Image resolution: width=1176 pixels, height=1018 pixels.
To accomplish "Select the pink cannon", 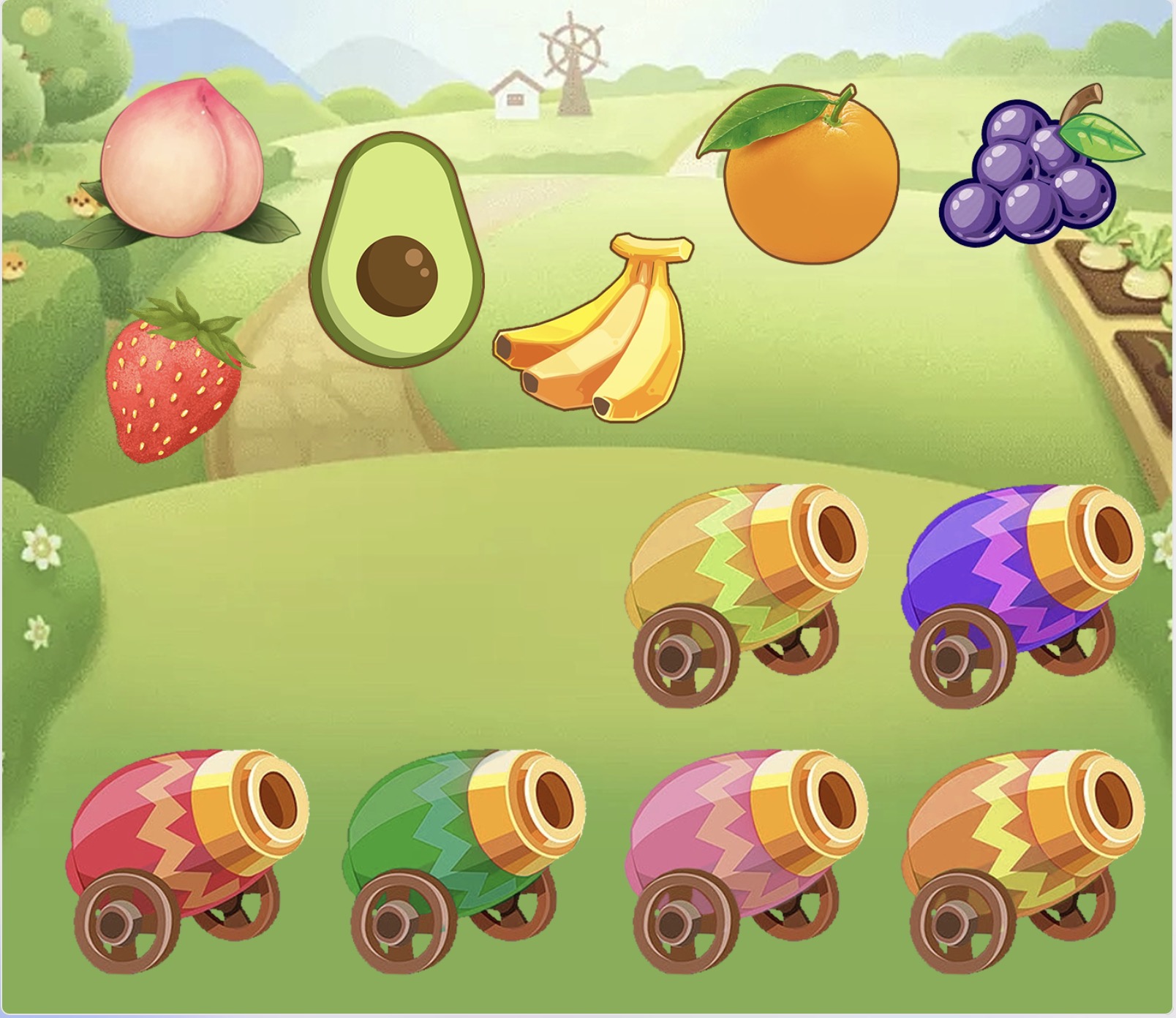I will click(746, 856).
